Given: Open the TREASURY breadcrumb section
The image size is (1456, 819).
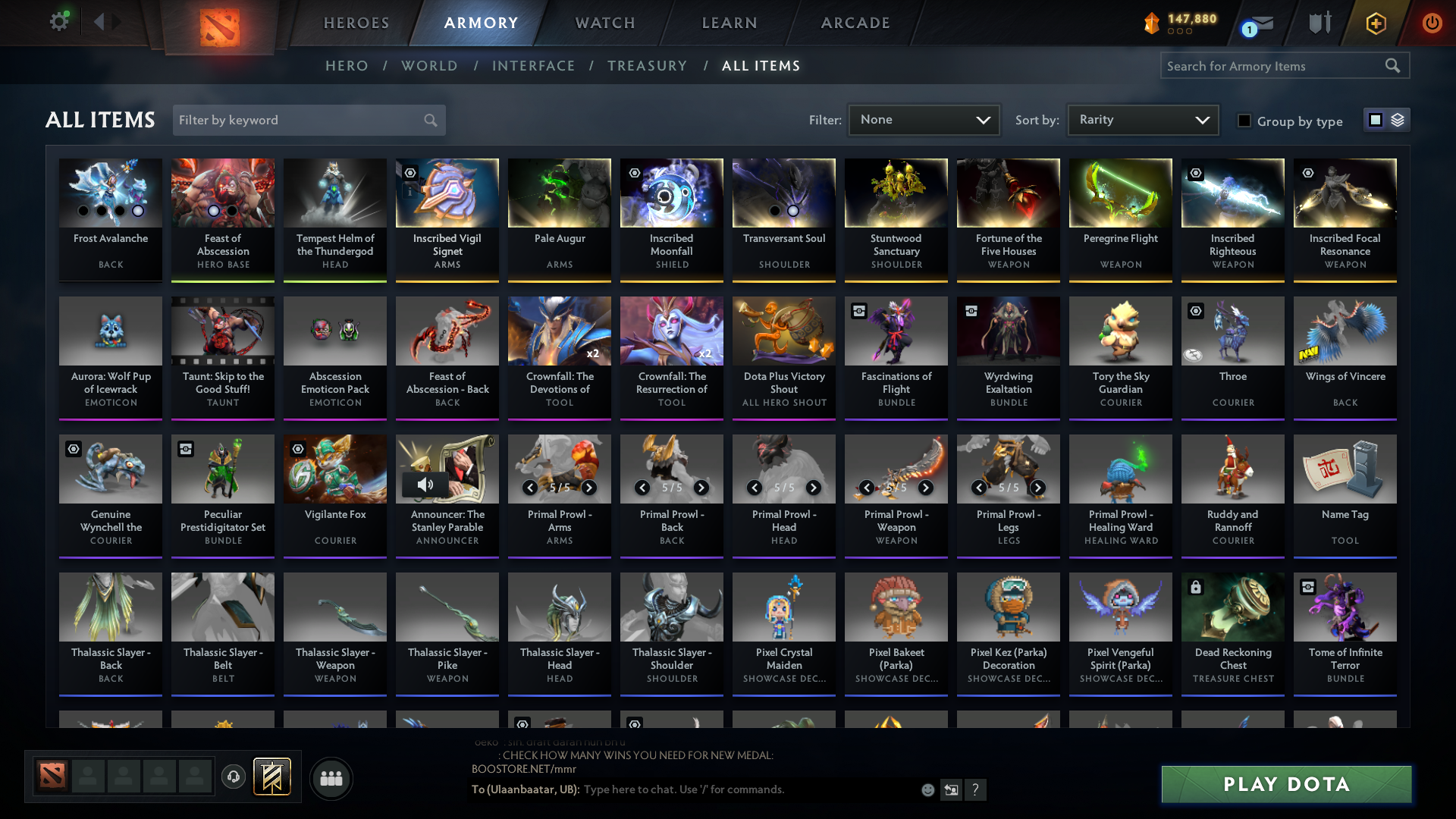Looking at the screenshot, I should click(647, 66).
